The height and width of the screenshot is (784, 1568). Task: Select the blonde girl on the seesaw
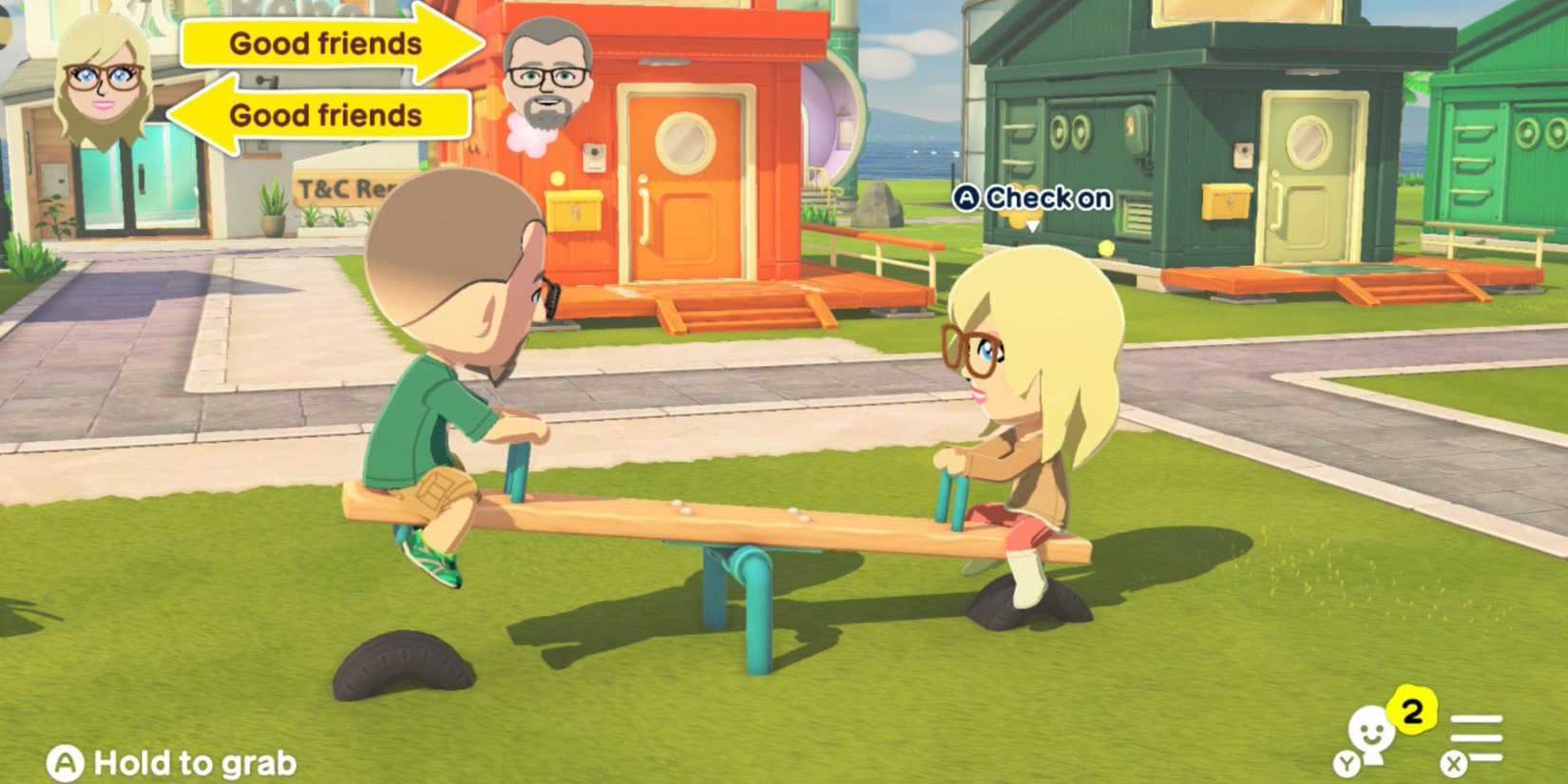tap(1017, 399)
